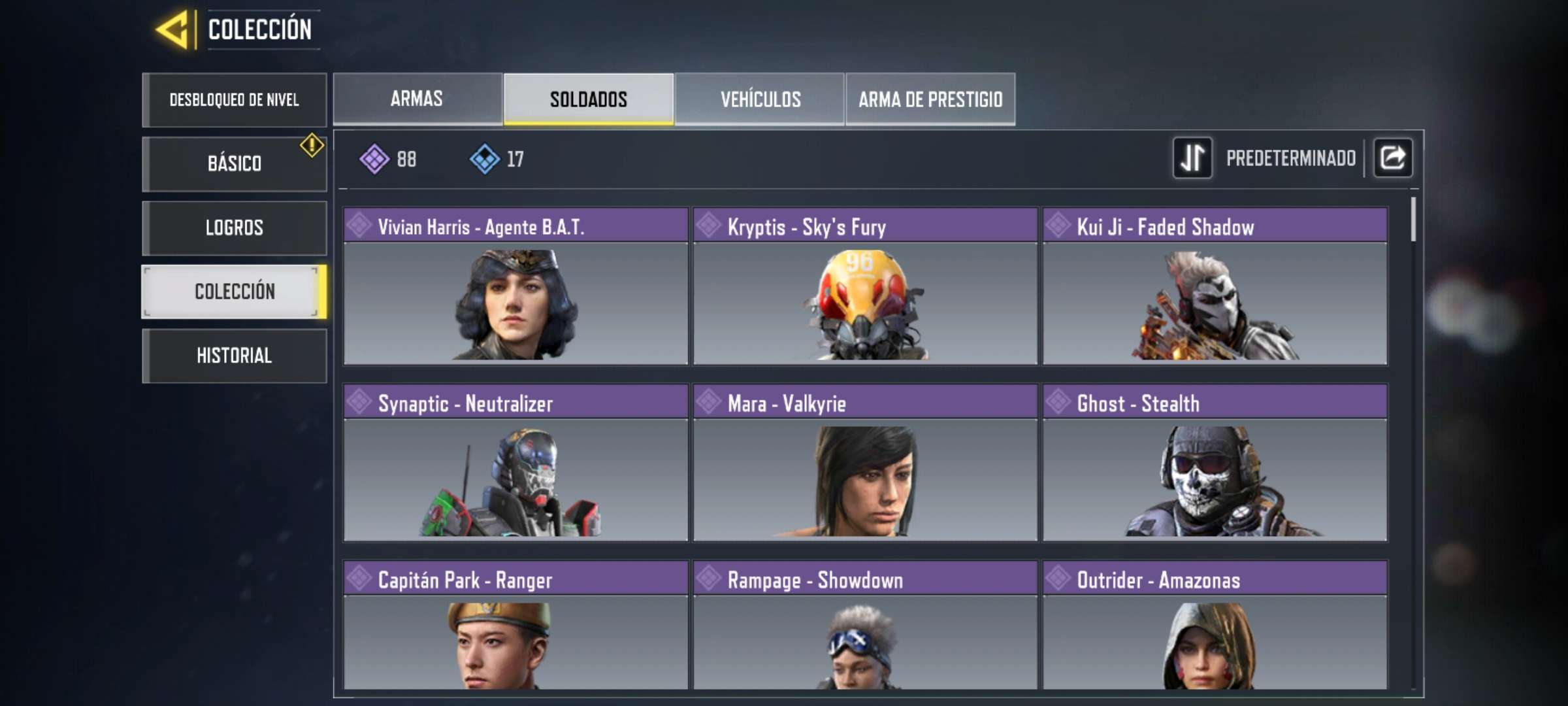Select the Synaptic - Neutralizer soldier

tap(515, 463)
